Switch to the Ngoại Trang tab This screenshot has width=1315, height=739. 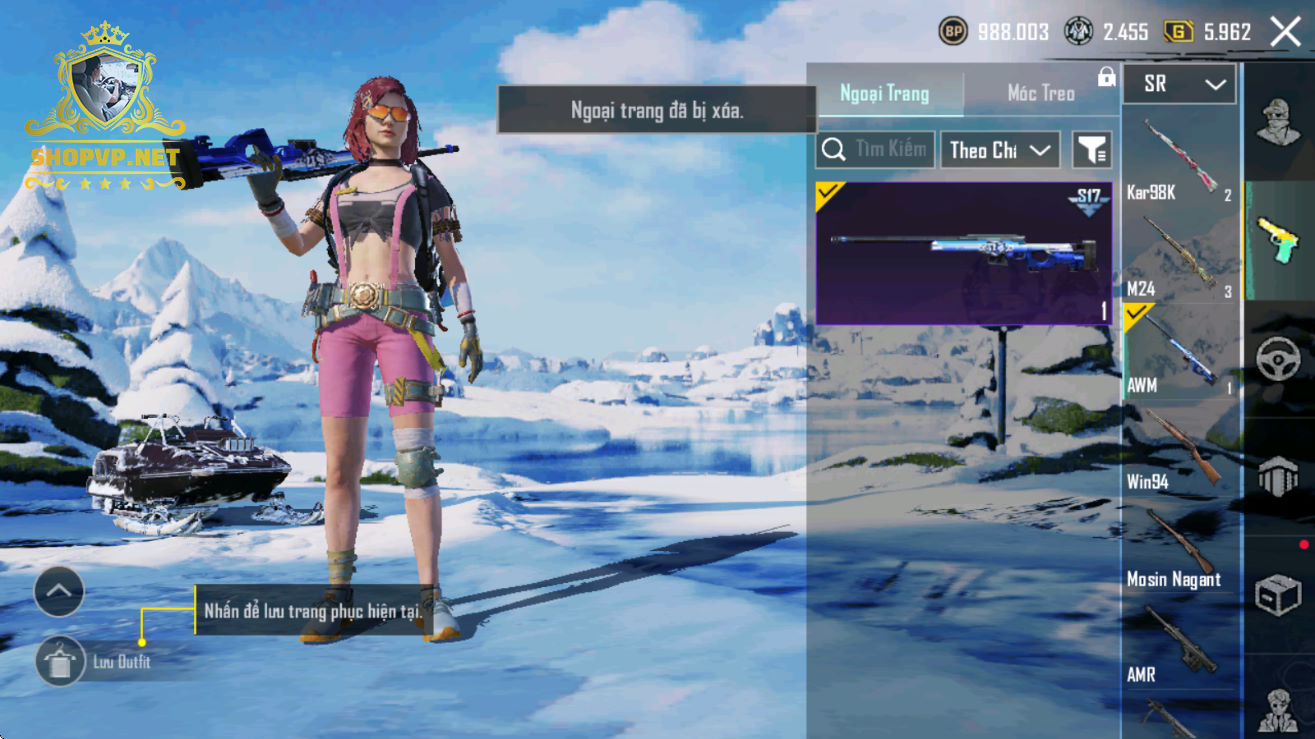(x=885, y=94)
